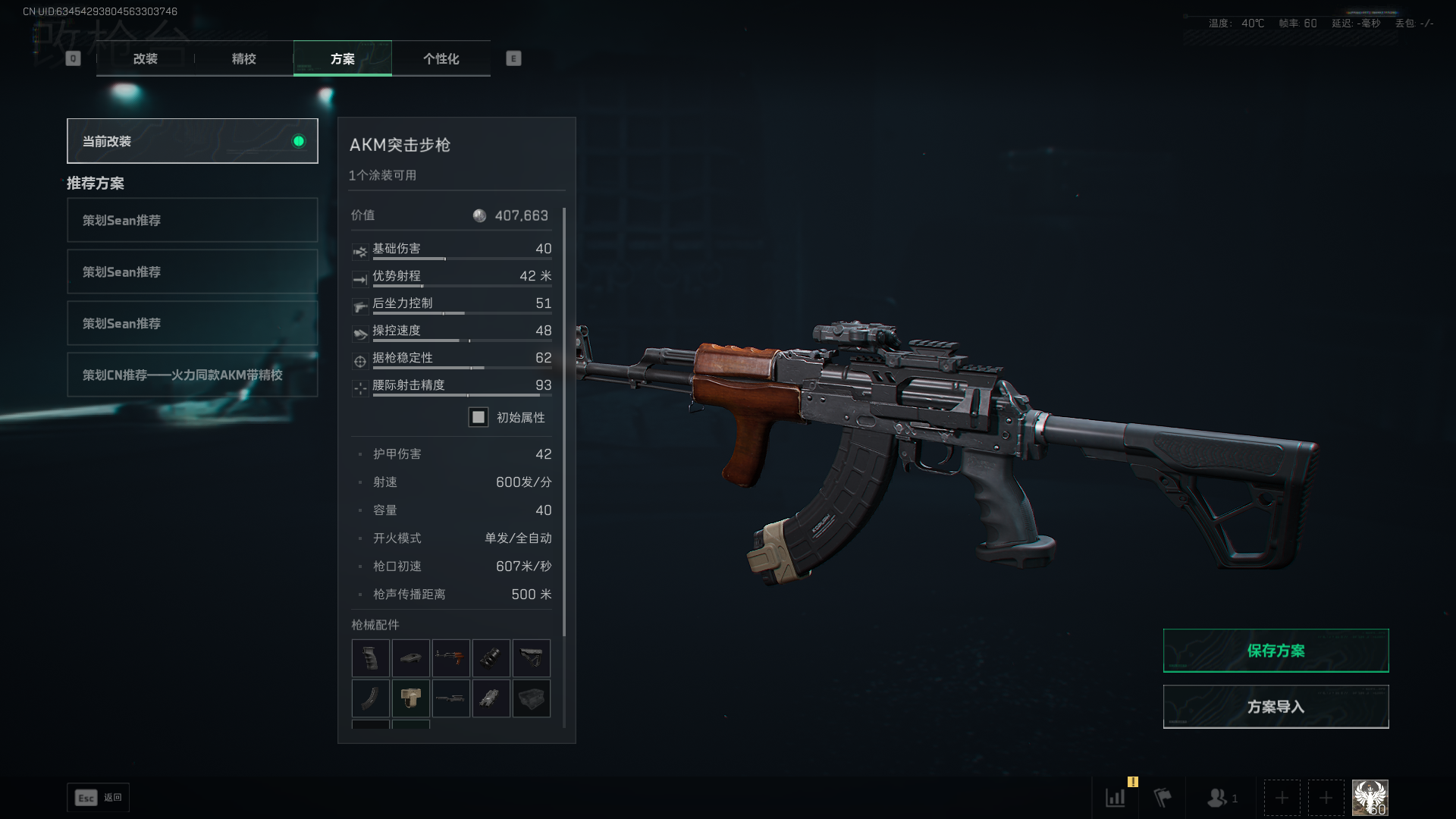Click the 保存方案 button
This screenshot has height=819, width=1456.
tap(1276, 651)
